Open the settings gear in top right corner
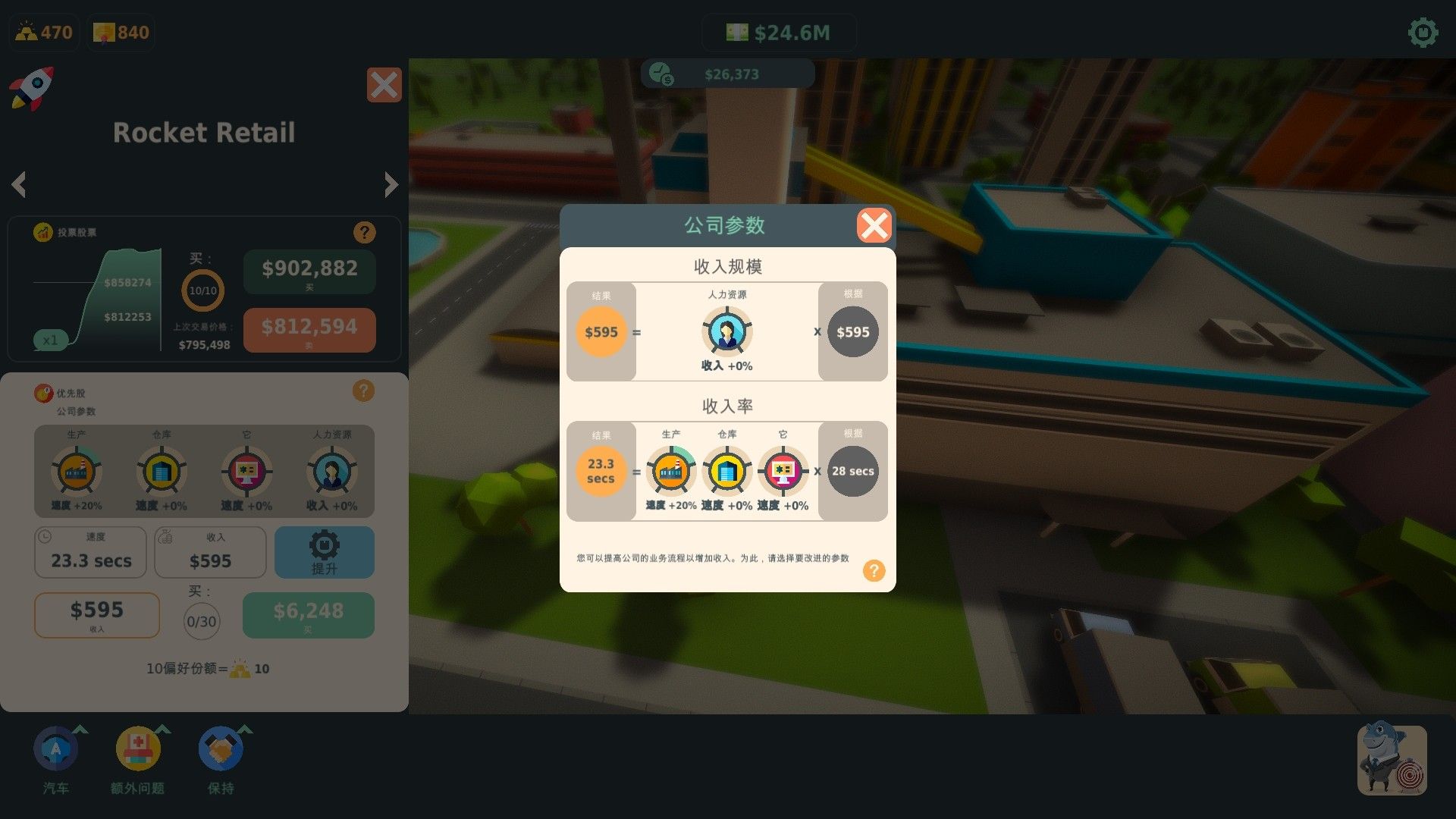 pyautogui.click(x=1422, y=32)
